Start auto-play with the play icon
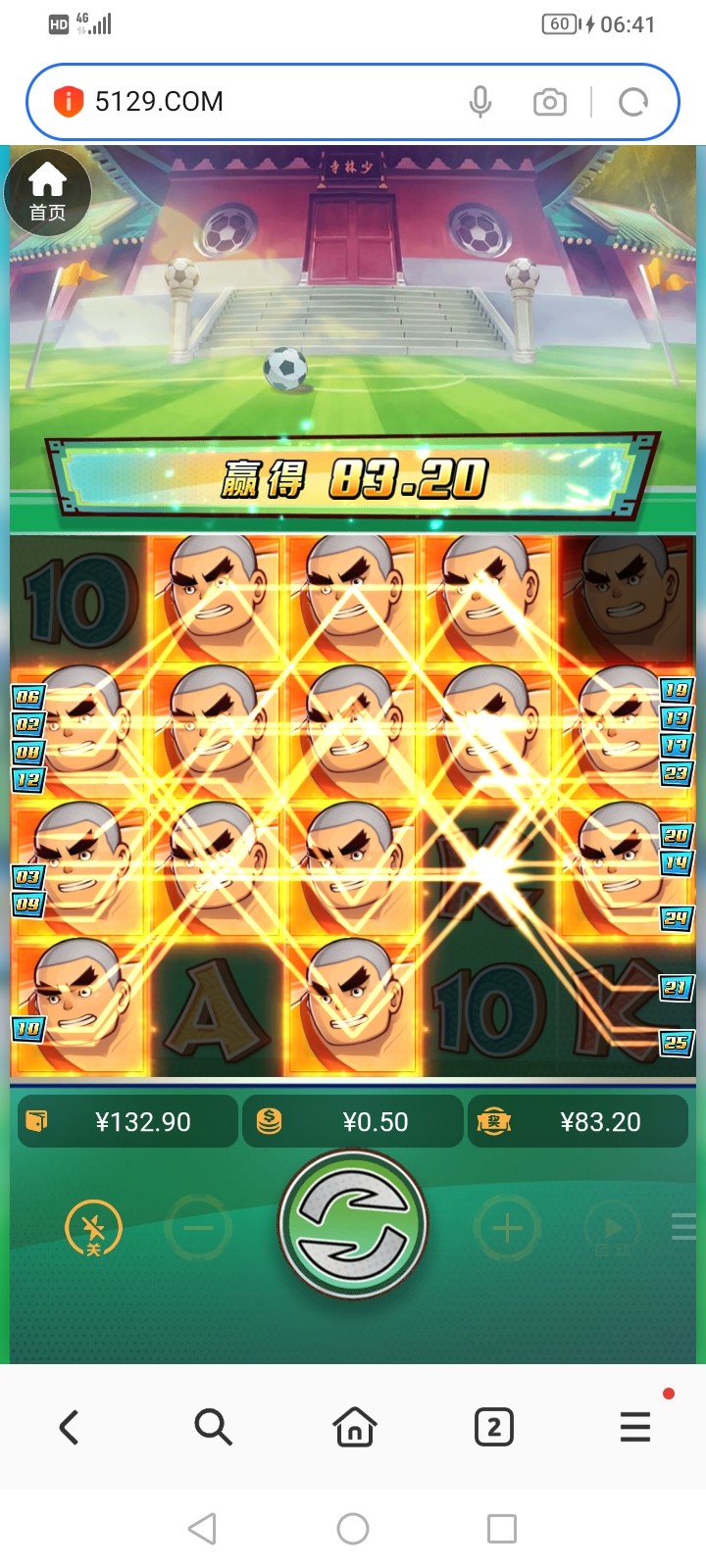 (610, 1228)
